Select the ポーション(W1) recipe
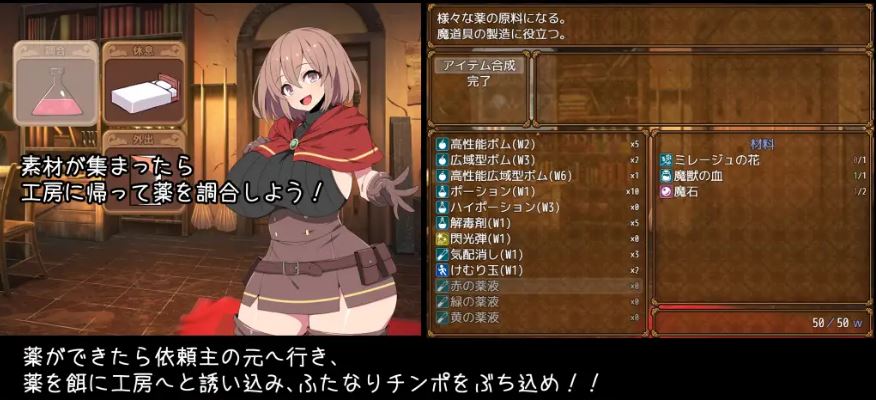The height and width of the screenshot is (400, 878). click(537, 190)
